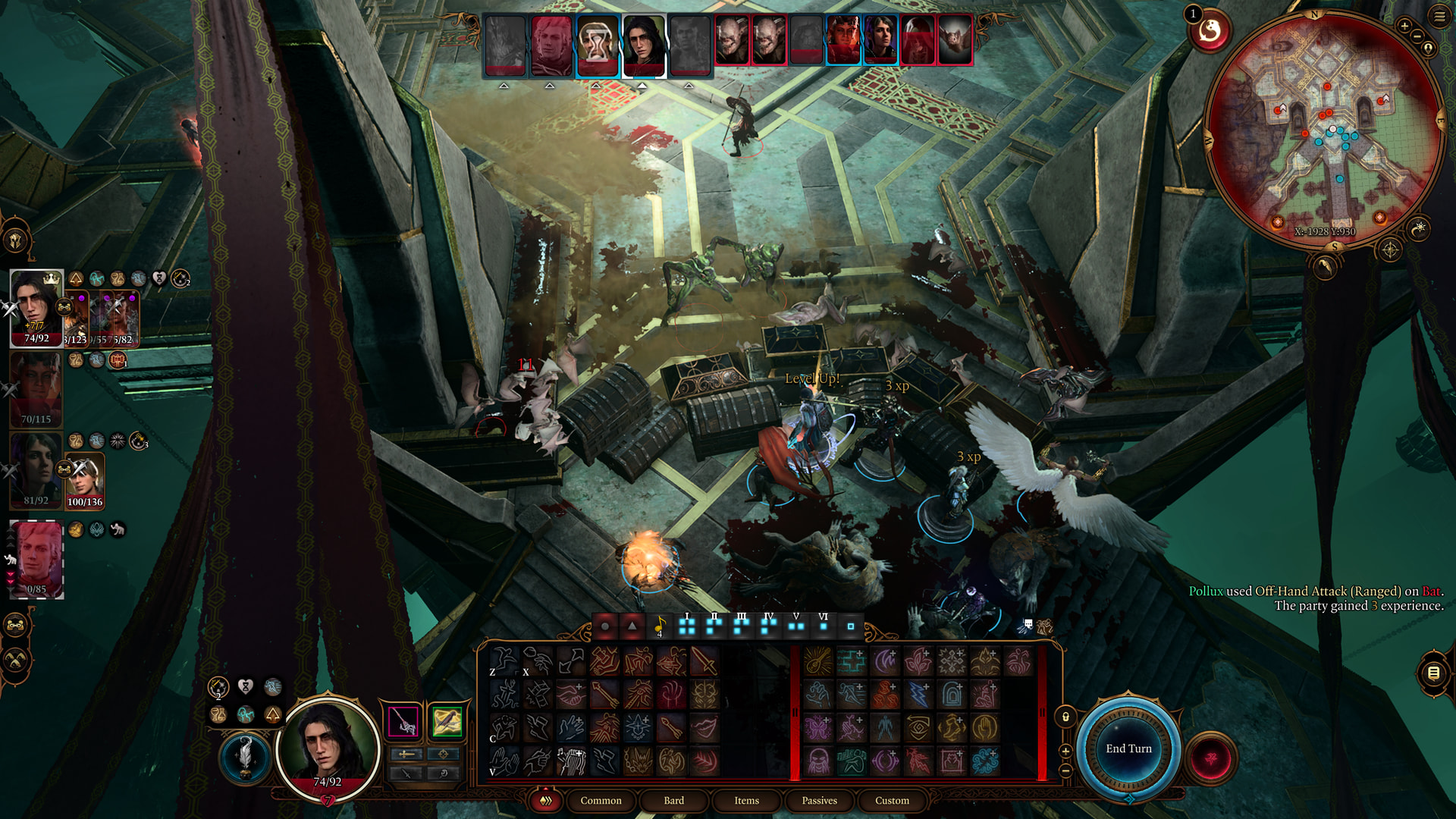This screenshot has height=819, width=1456.
Task: Open the main menu hamburger button
Action: [1439, 16]
